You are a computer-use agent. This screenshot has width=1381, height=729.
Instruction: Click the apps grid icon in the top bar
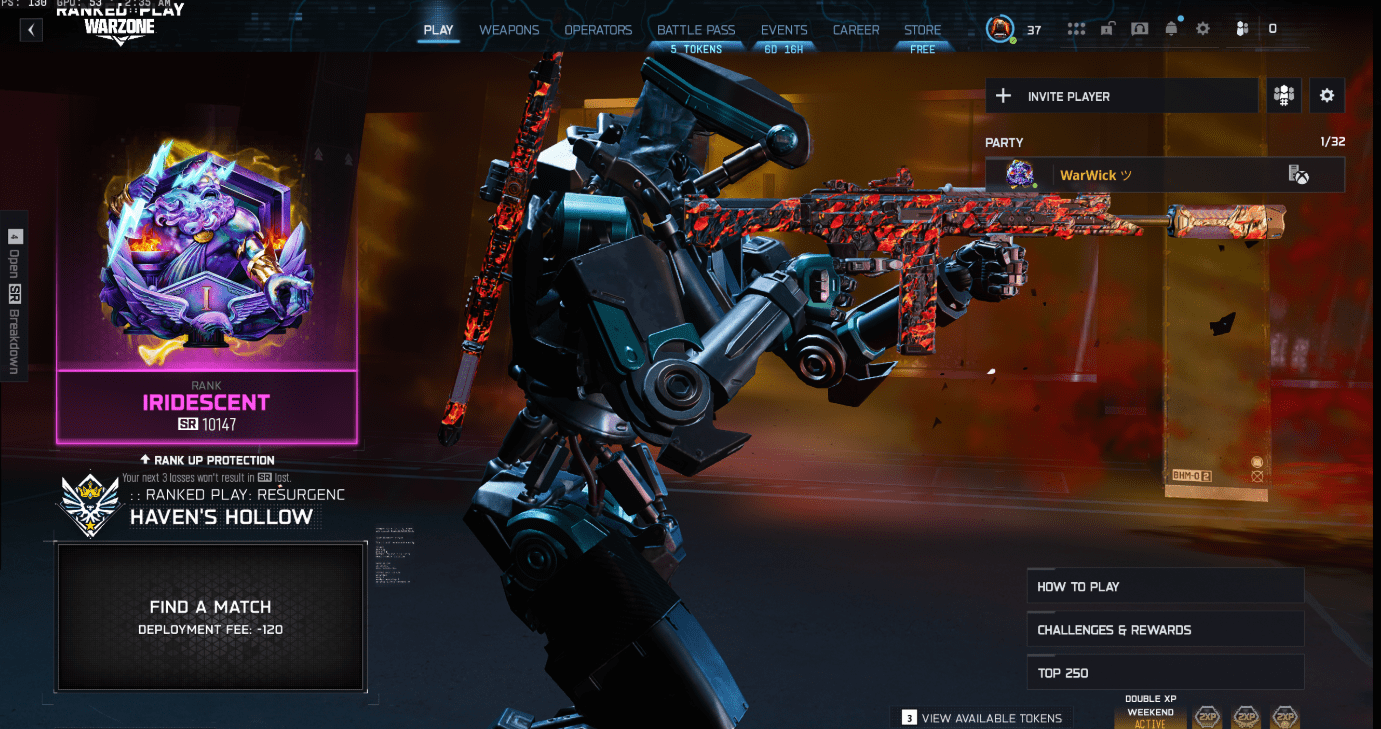(x=1076, y=28)
